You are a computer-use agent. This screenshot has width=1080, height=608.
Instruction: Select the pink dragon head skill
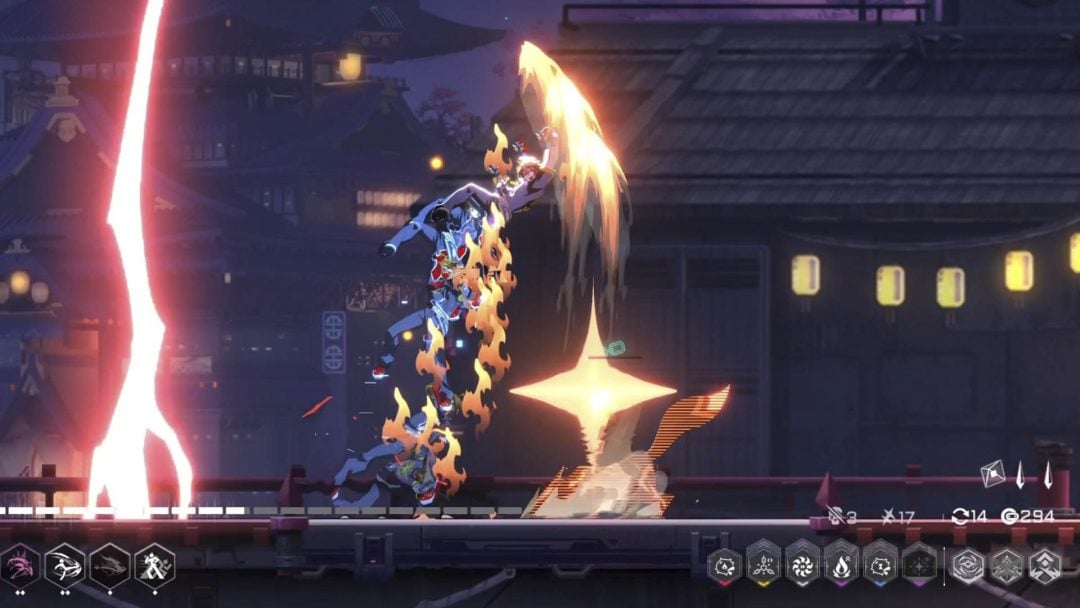pos(19,566)
